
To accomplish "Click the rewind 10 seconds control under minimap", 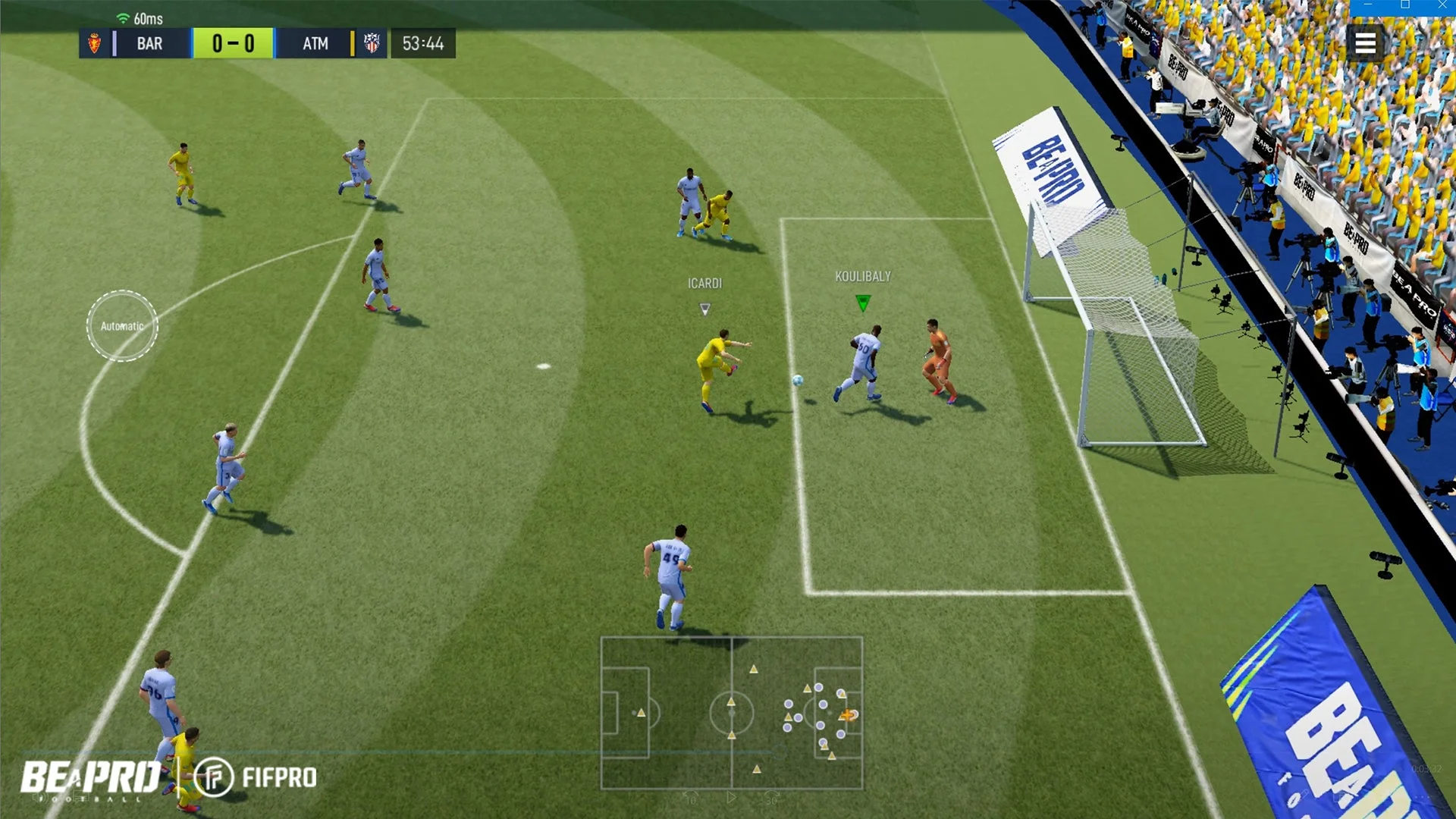I will [691, 799].
